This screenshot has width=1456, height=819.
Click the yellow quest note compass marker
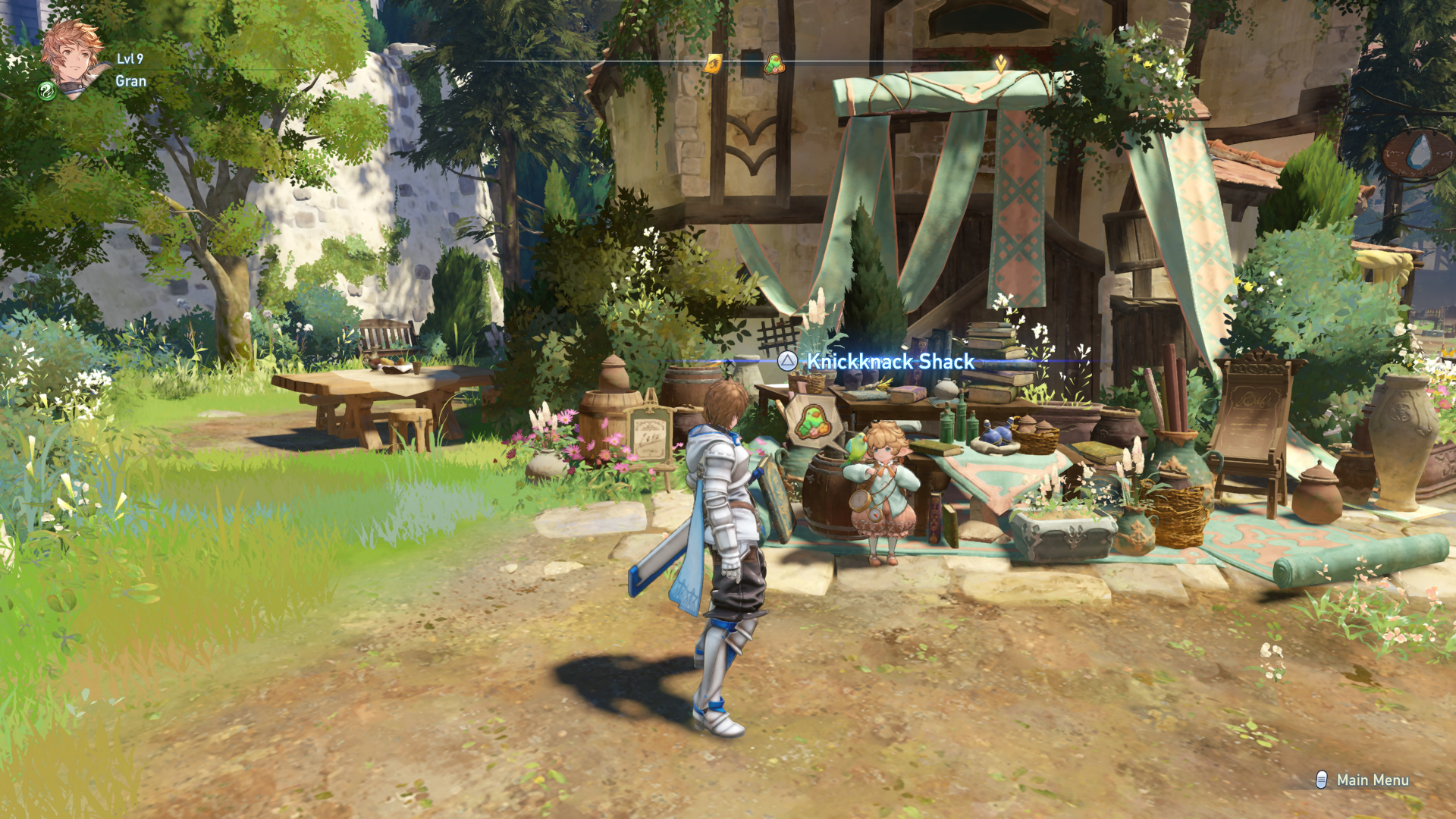713,64
